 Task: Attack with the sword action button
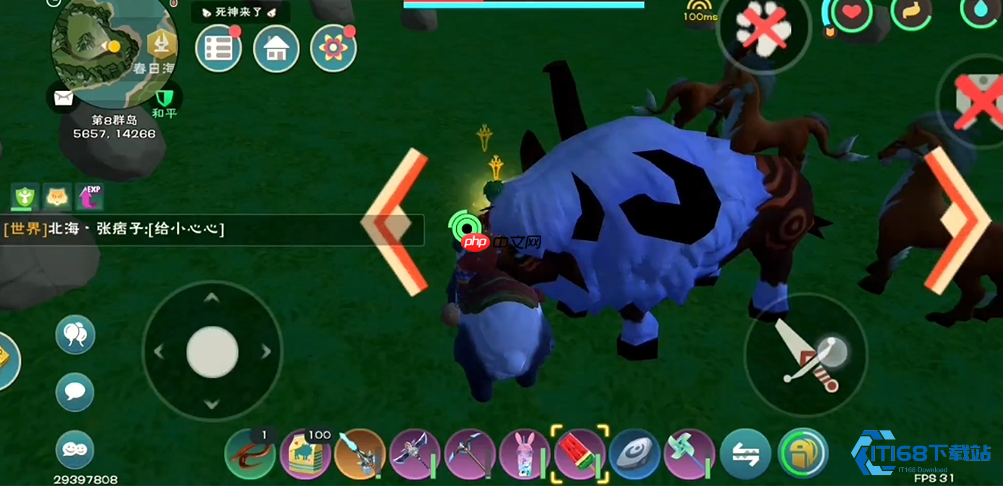coord(806,353)
